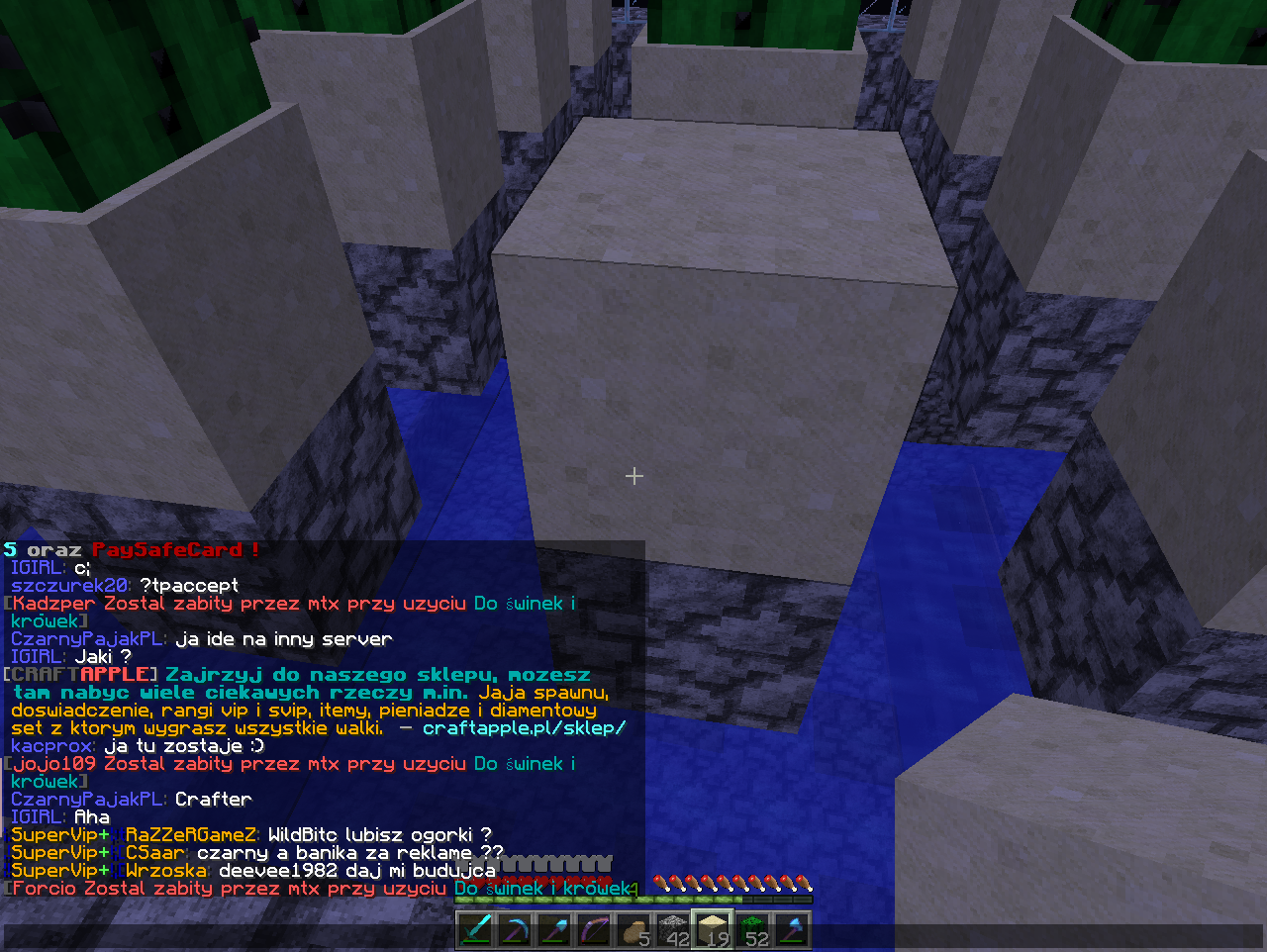The width and height of the screenshot is (1267, 952).
Task: Select the diamond pickaxe hotbar slot
Action: tap(515, 931)
